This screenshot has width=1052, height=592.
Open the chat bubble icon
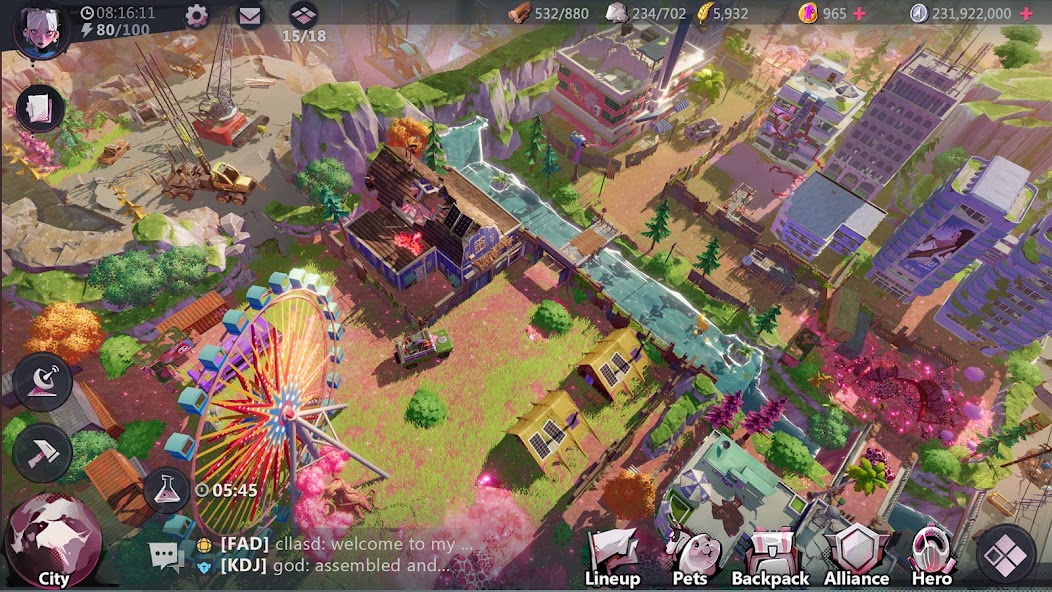coord(166,556)
